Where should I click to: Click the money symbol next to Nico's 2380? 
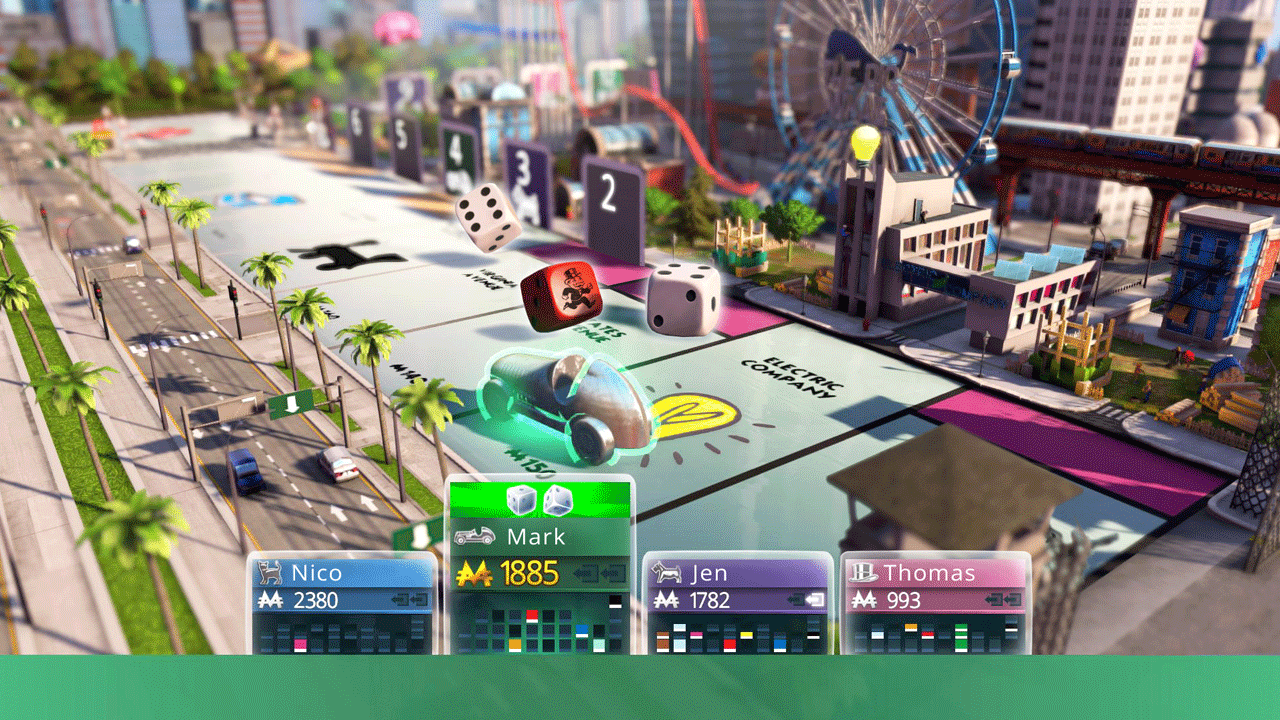tap(271, 598)
